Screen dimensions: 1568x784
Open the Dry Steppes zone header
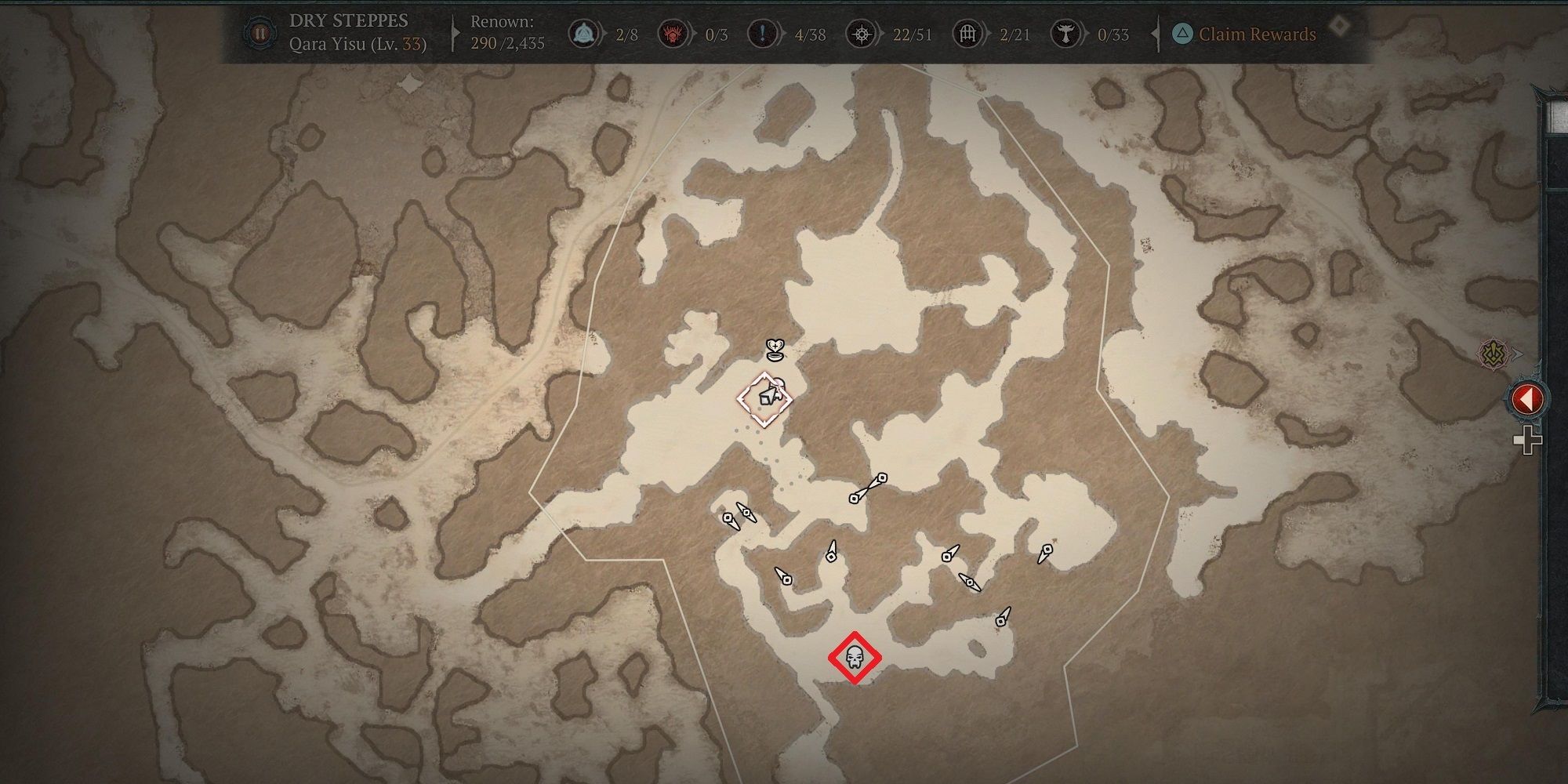347,21
